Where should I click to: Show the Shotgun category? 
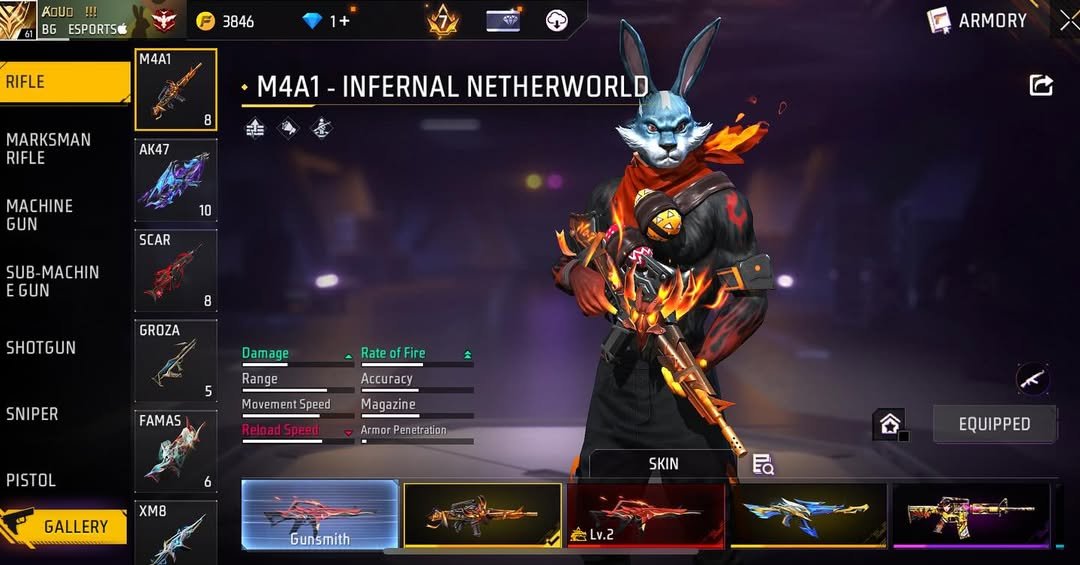pyautogui.click(x=42, y=348)
